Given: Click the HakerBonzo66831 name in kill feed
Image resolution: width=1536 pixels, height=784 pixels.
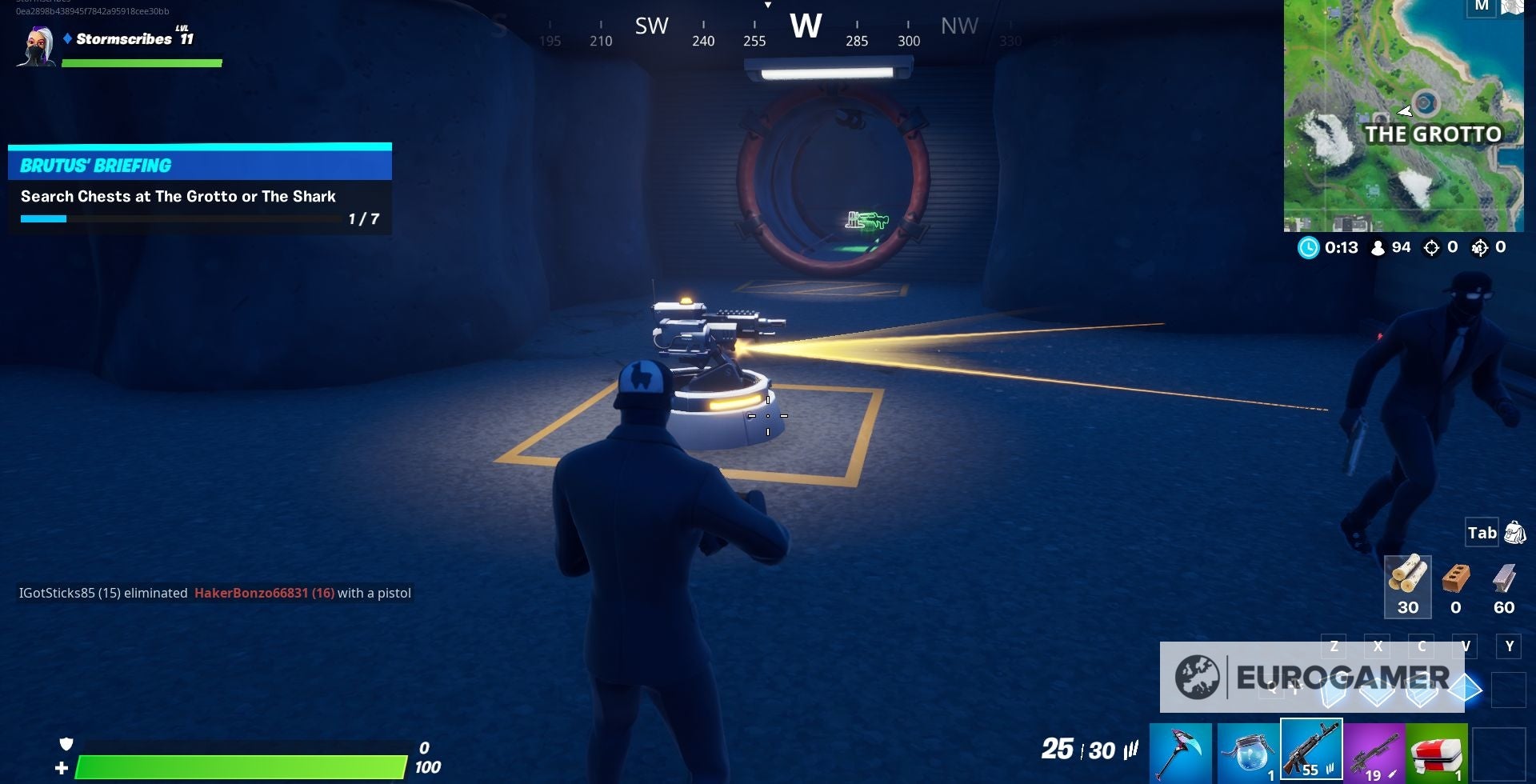Looking at the screenshot, I should point(265,593).
